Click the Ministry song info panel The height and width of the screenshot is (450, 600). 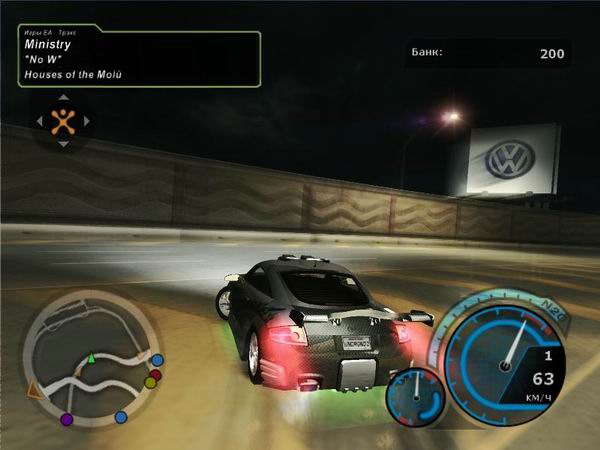(x=139, y=58)
